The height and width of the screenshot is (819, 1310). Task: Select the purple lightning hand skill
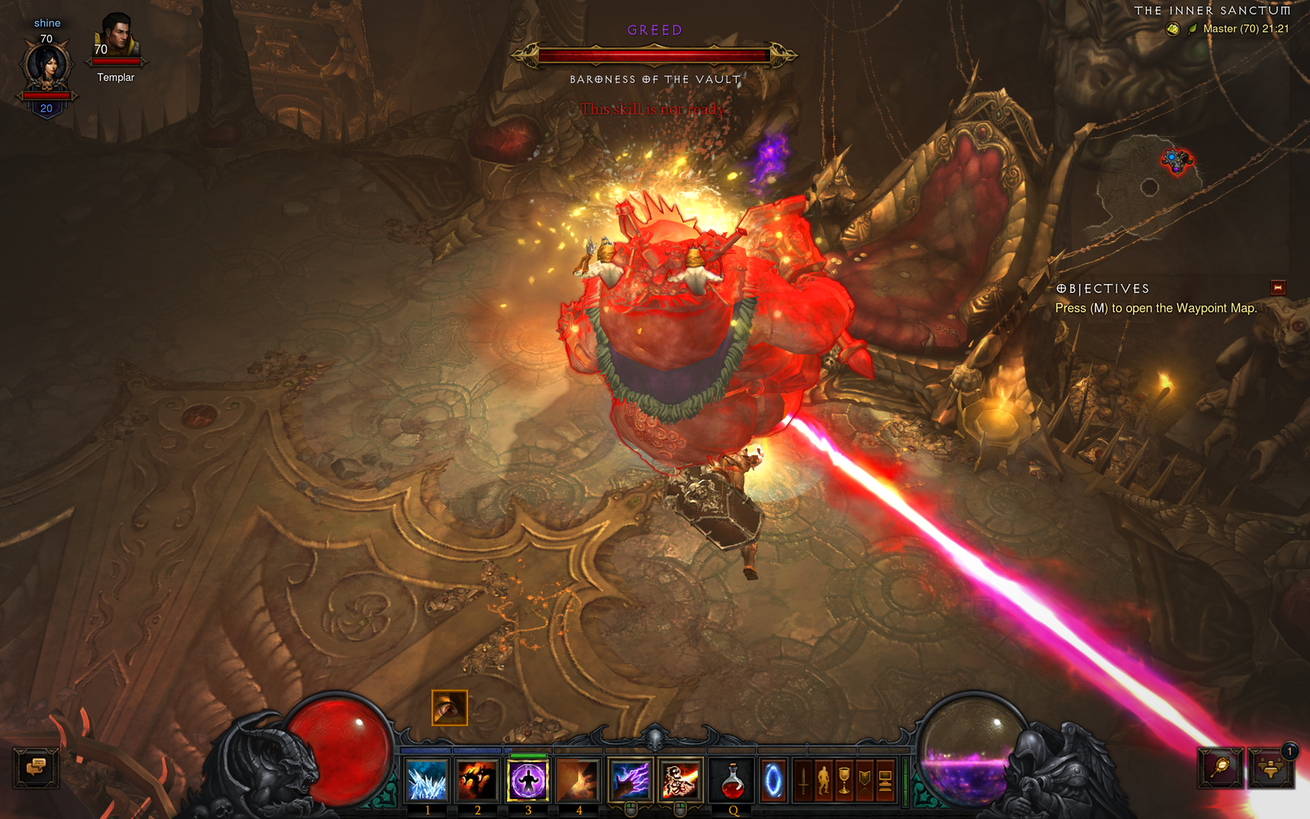pos(630,780)
